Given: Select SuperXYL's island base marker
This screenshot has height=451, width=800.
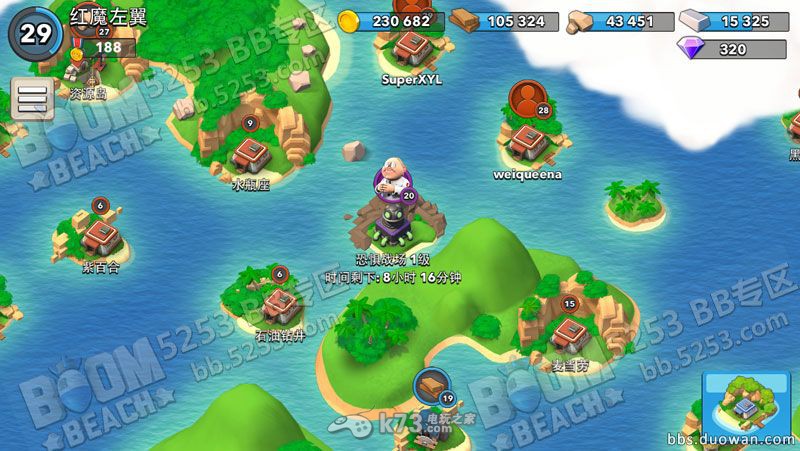Looking at the screenshot, I should point(410,46).
